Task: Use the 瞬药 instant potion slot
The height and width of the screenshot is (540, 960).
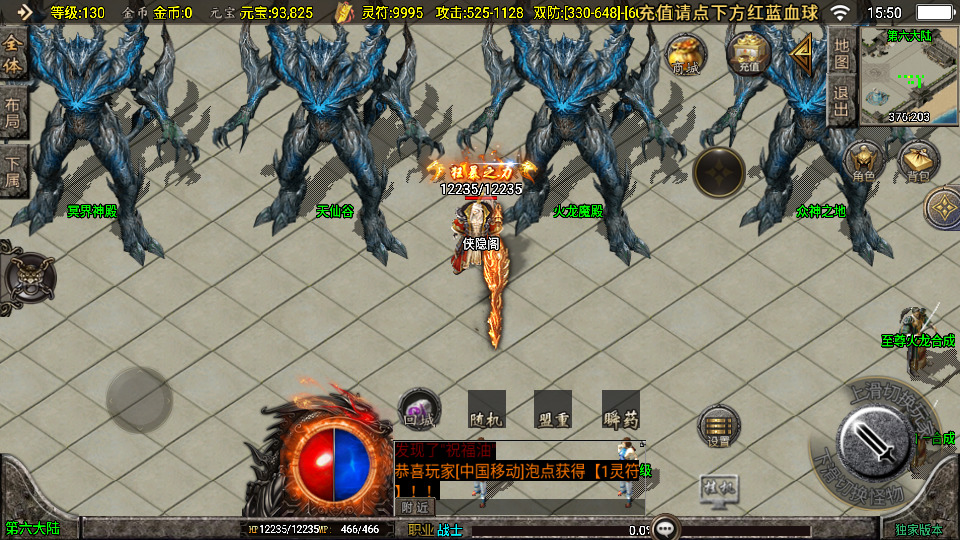Action: 621,409
